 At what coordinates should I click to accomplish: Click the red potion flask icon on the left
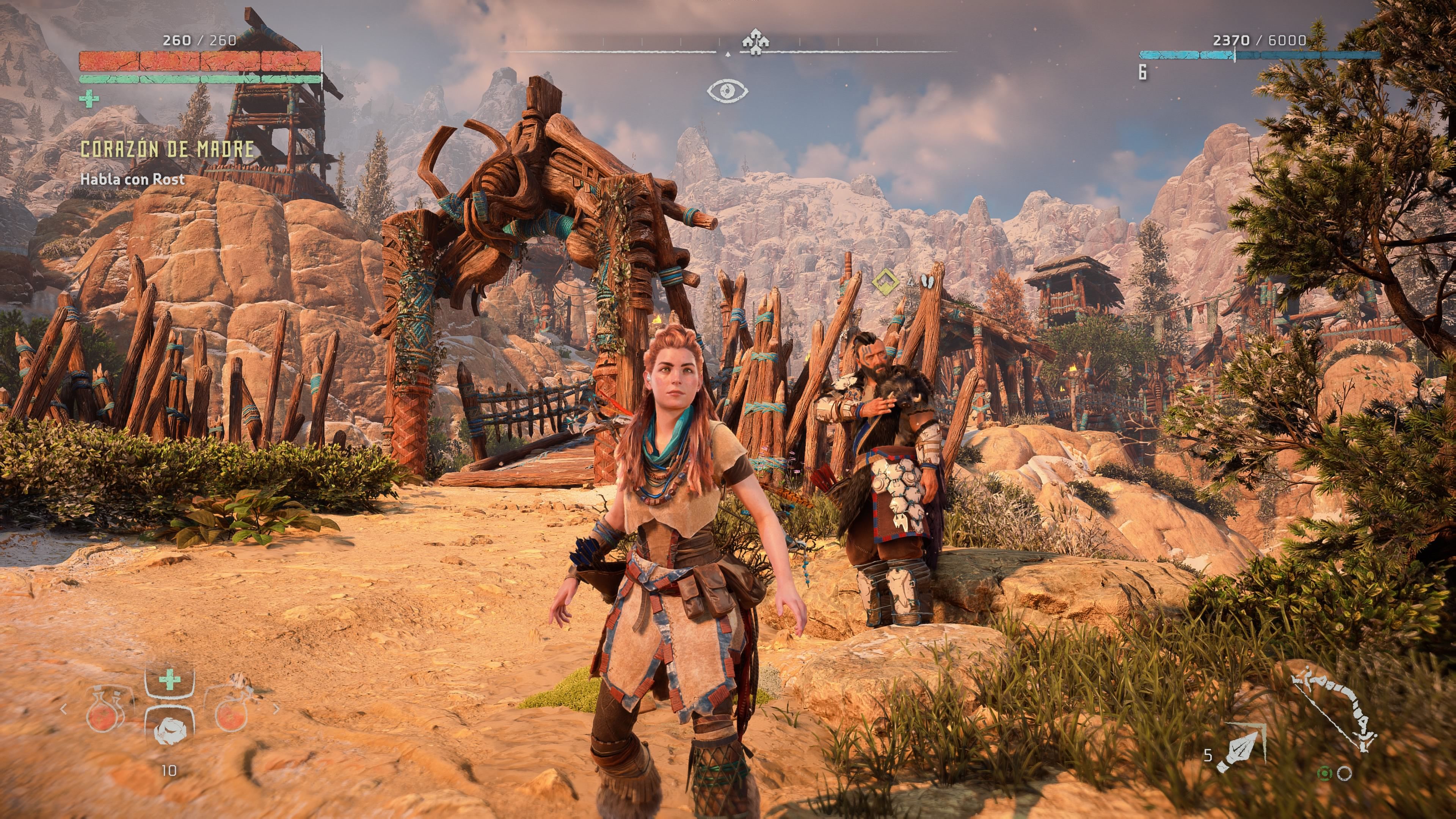(x=102, y=717)
